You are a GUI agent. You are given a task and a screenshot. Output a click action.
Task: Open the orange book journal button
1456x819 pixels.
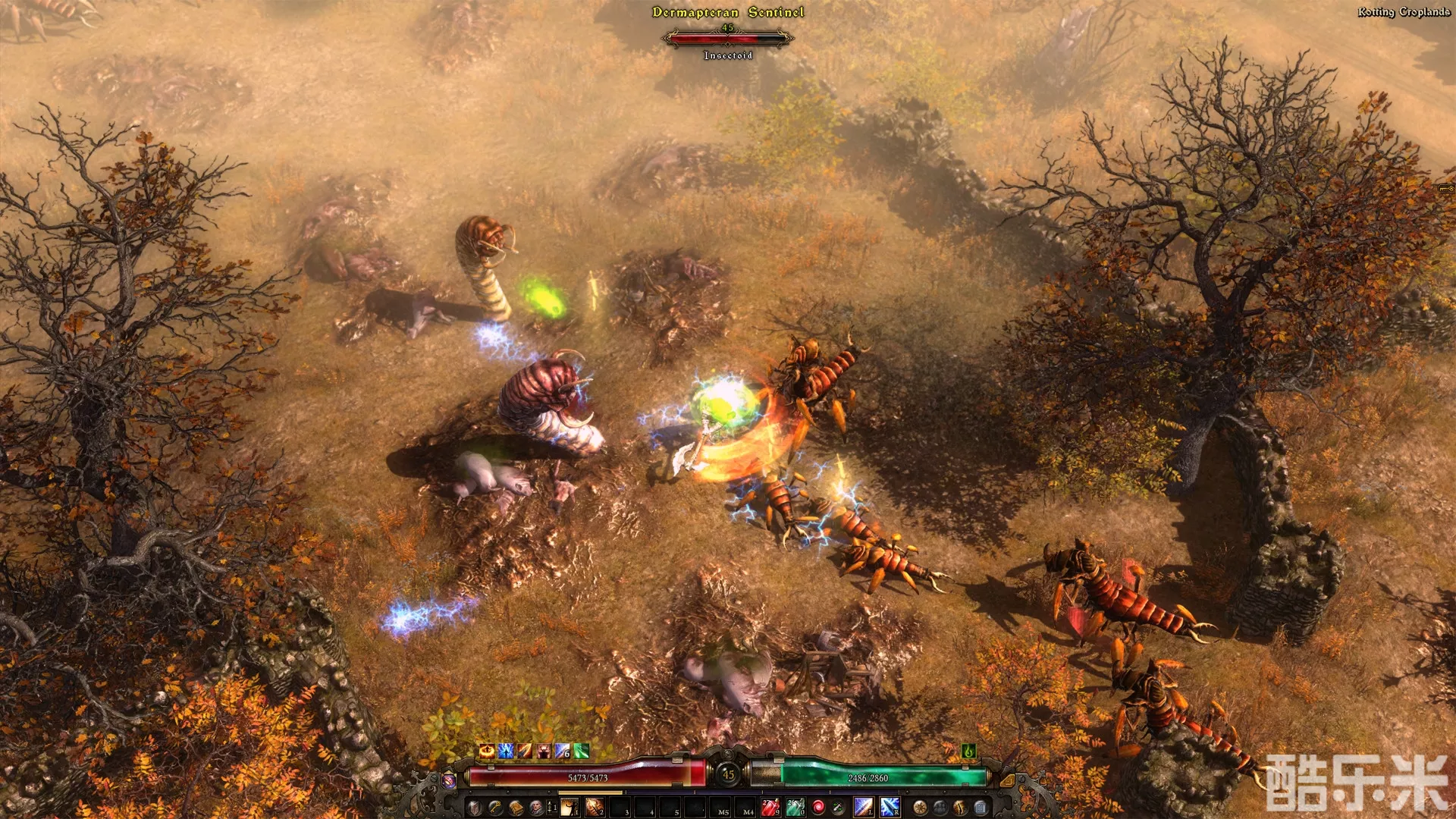pos(516,808)
